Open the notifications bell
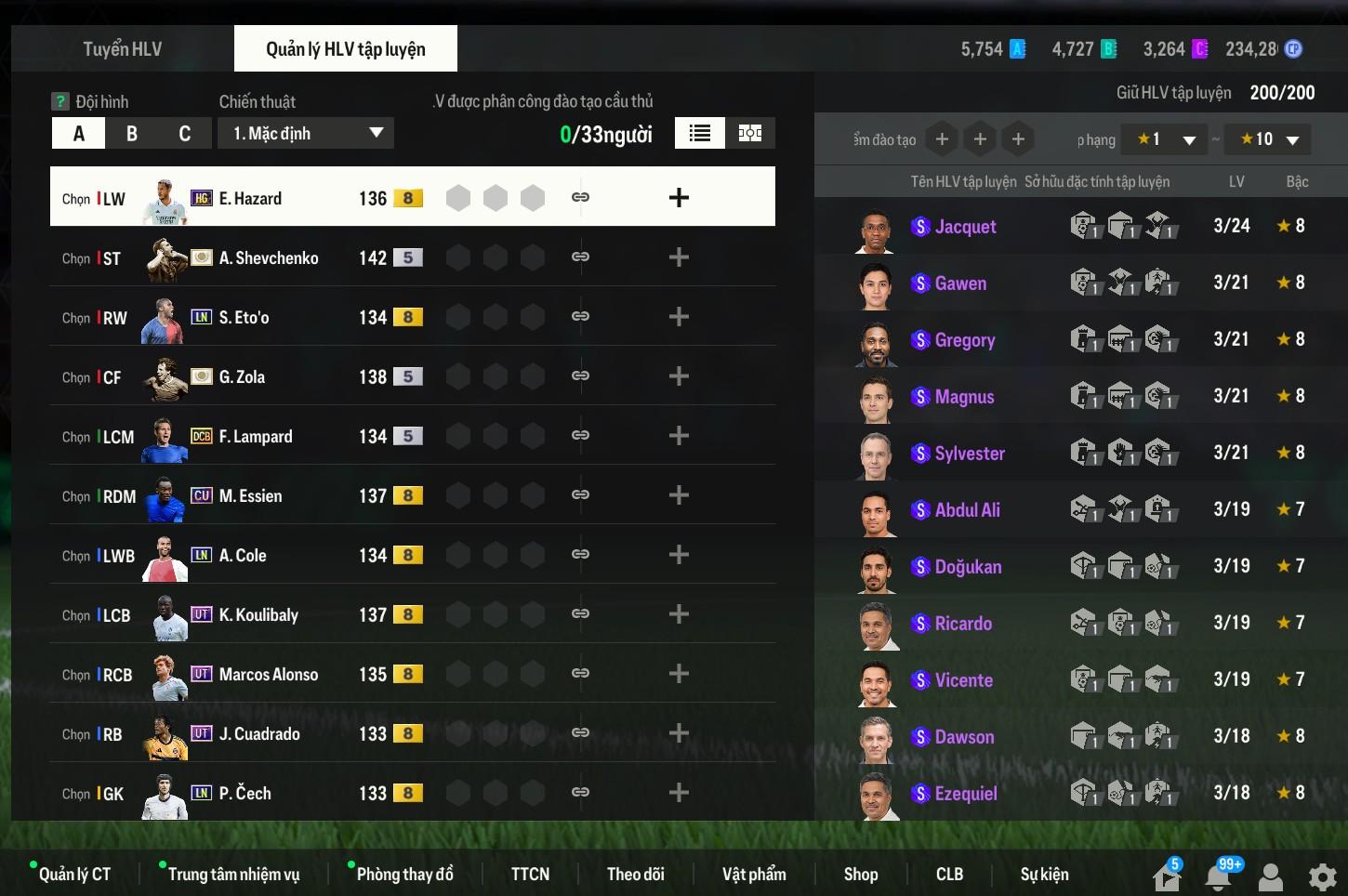The width and height of the screenshot is (1348, 896). 1218,876
